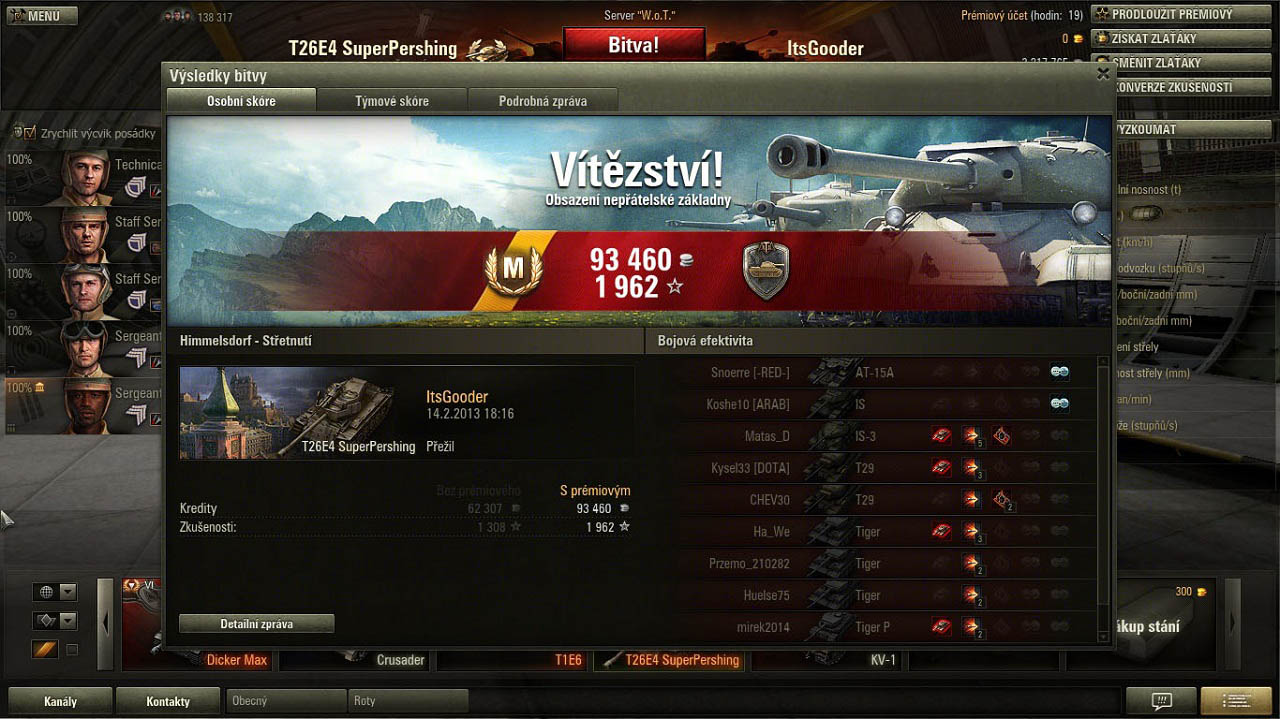
Task: Choose the KV-1 tank in carousel
Action: (x=884, y=660)
